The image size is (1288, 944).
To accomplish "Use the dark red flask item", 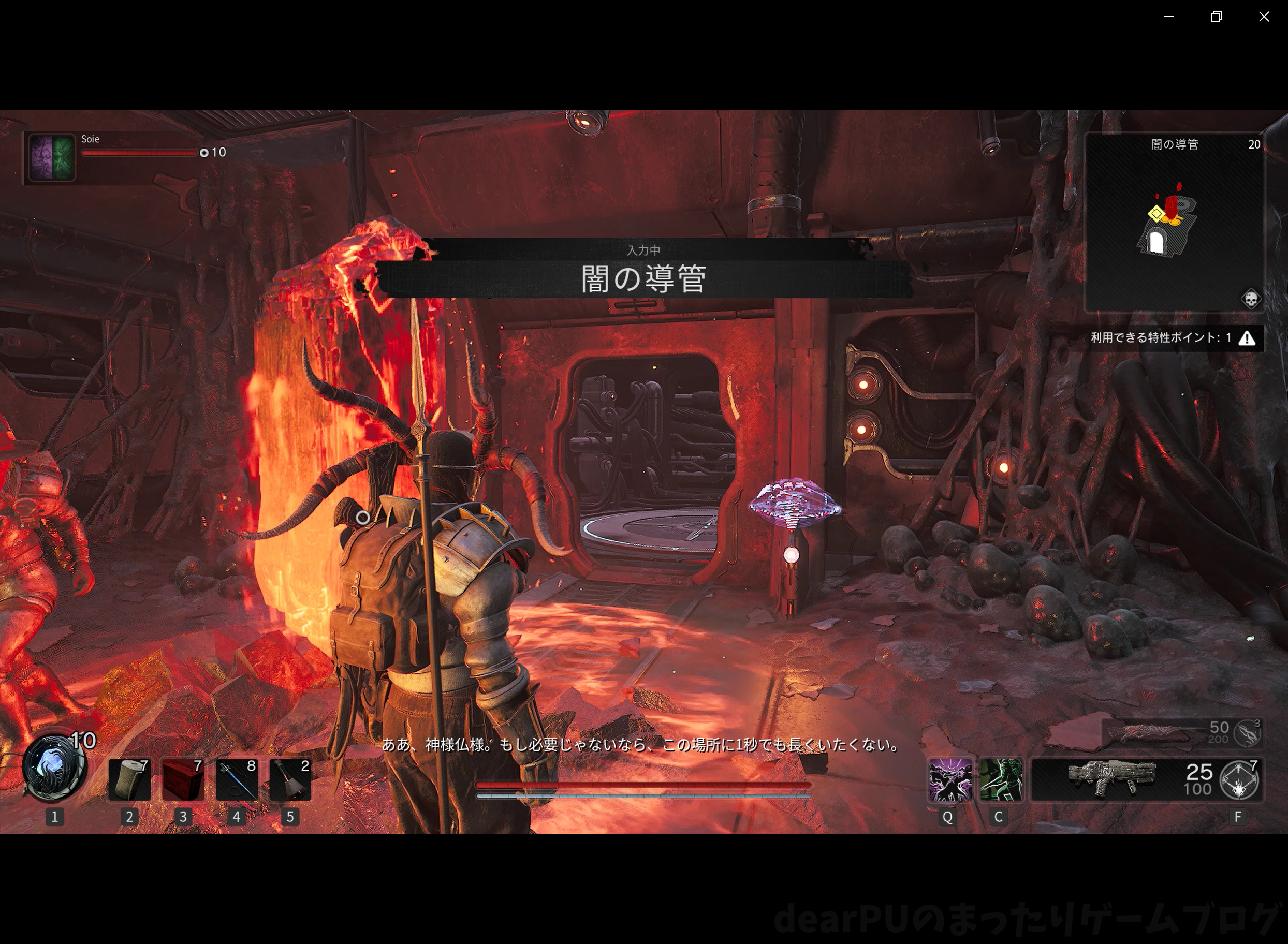I will (290, 779).
